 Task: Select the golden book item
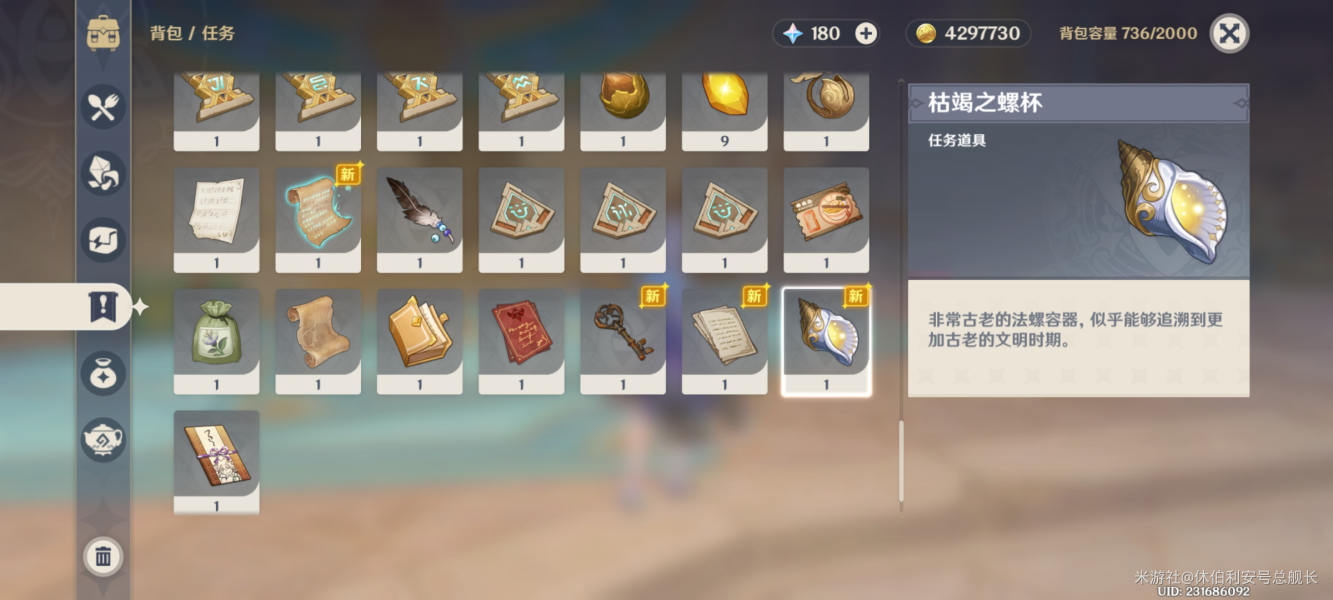click(420, 335)
